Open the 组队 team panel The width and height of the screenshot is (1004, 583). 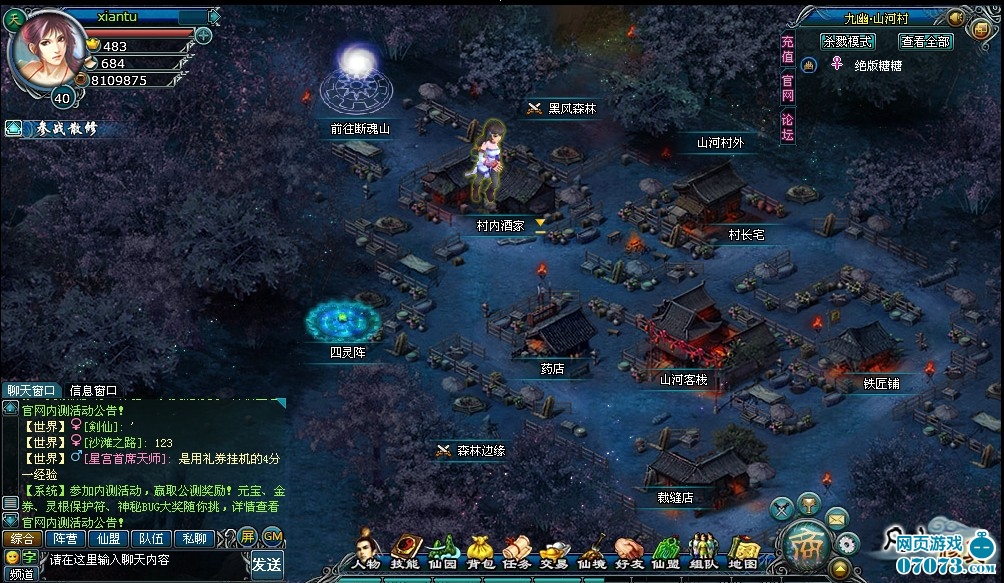pos(704,552)
